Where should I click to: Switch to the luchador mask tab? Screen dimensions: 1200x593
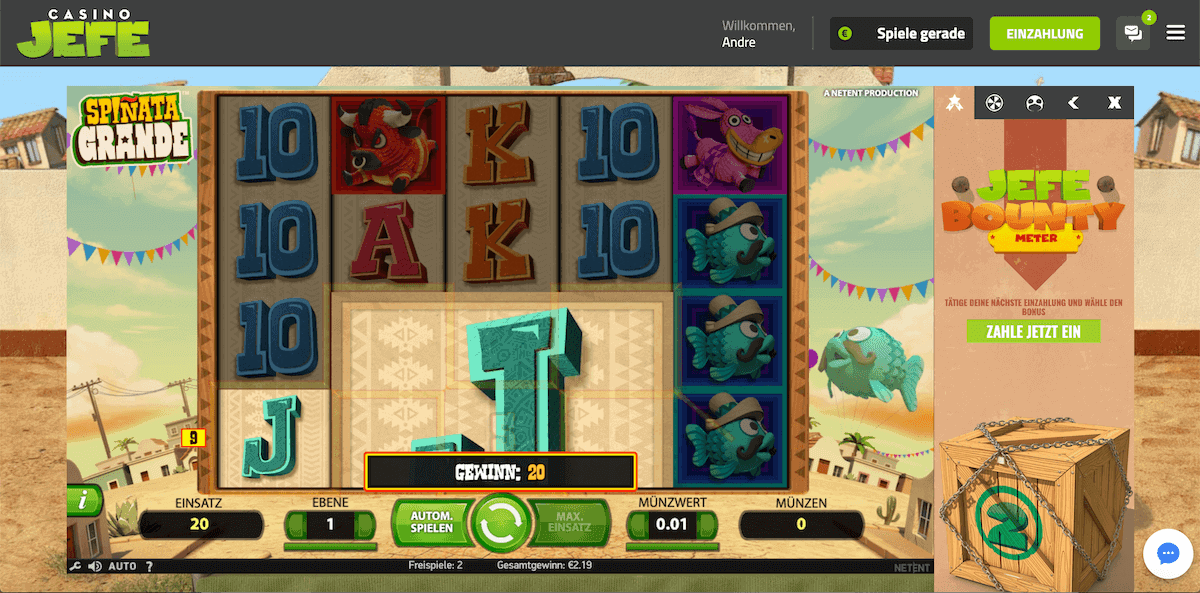(x=1034, y=102)
